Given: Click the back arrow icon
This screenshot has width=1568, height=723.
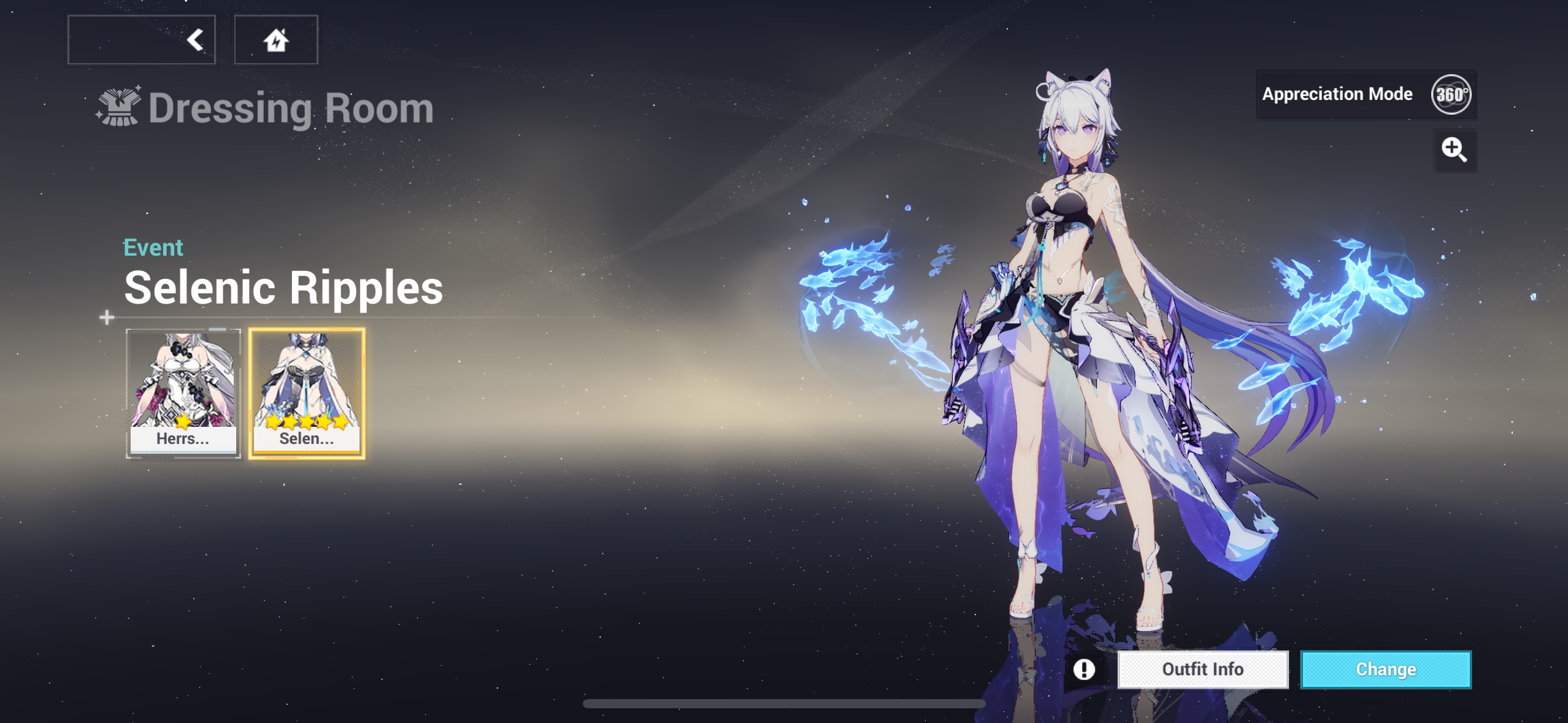Looking at the screenshot, I should coord(195,39).
